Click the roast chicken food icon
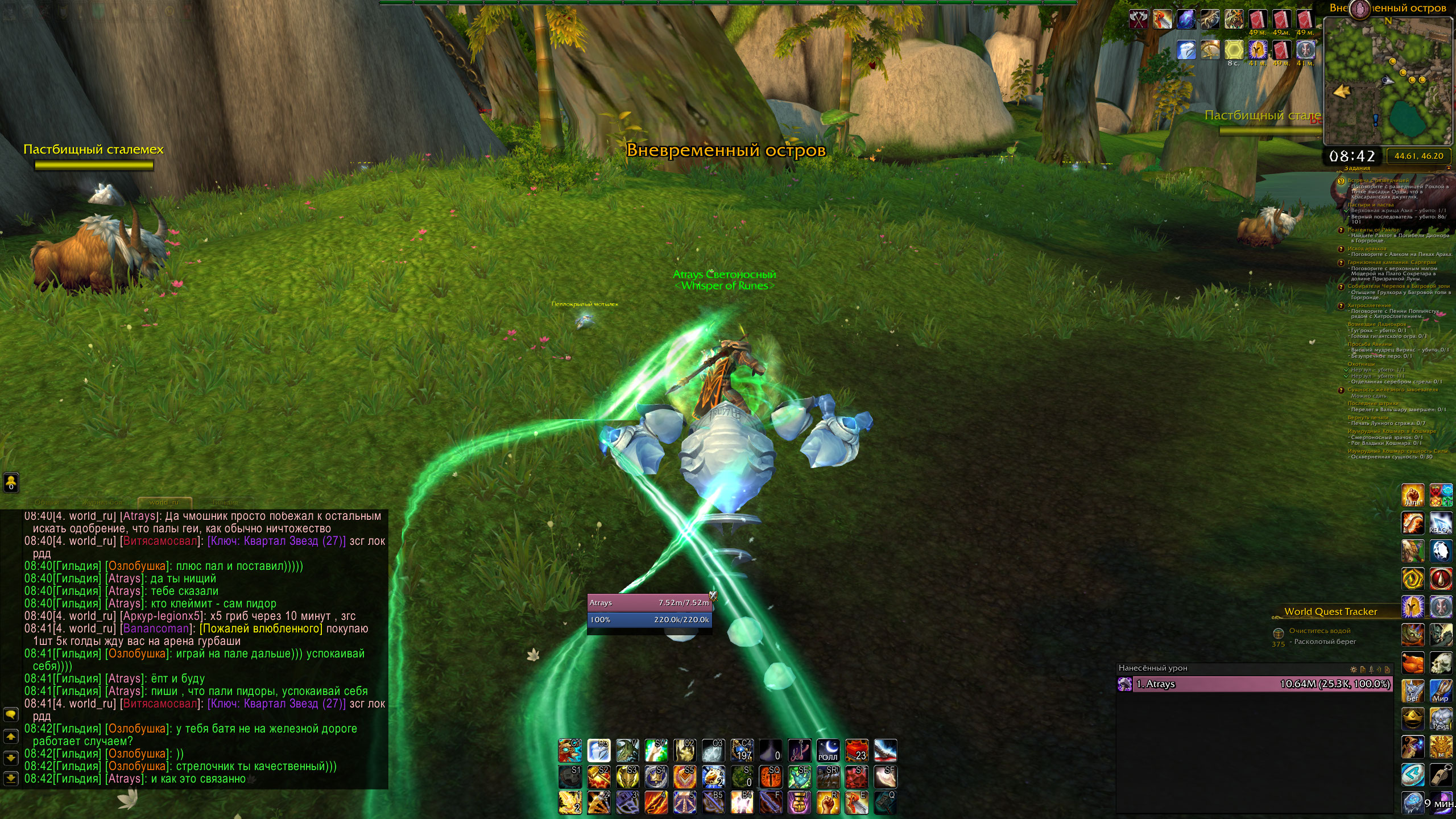This screenshot has width=1456, height=819. [x=1413, y=663]
